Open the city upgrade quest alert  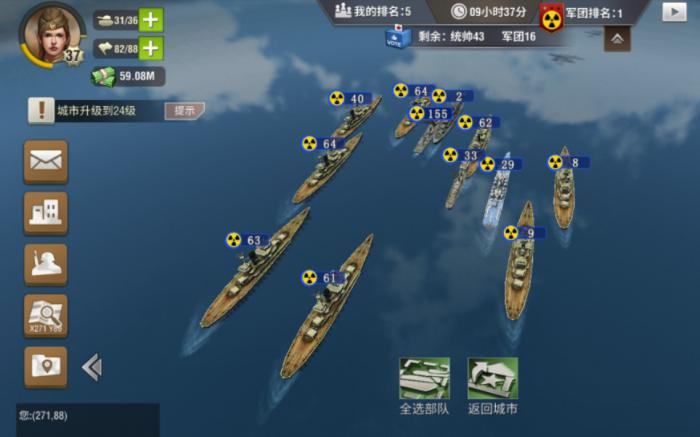click(41, 110)
